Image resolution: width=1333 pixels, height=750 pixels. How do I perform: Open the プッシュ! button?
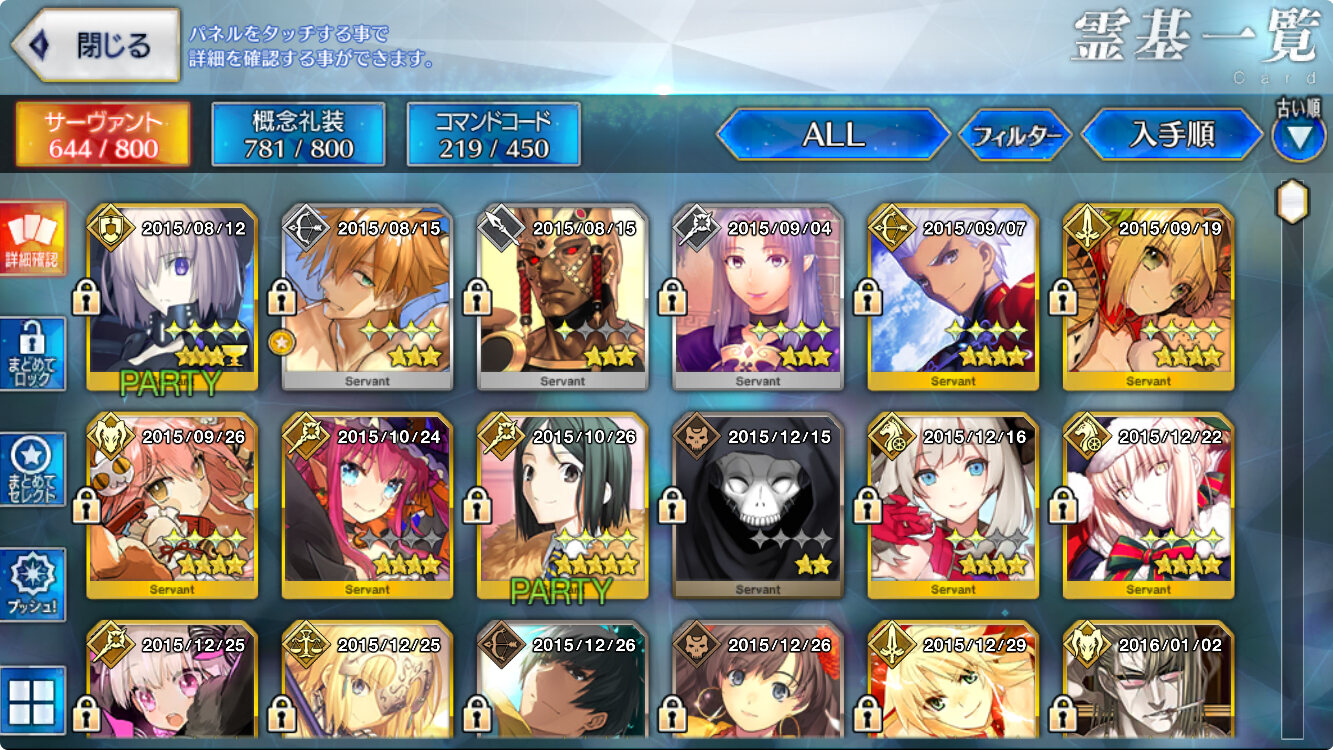[x=33, y=585]
